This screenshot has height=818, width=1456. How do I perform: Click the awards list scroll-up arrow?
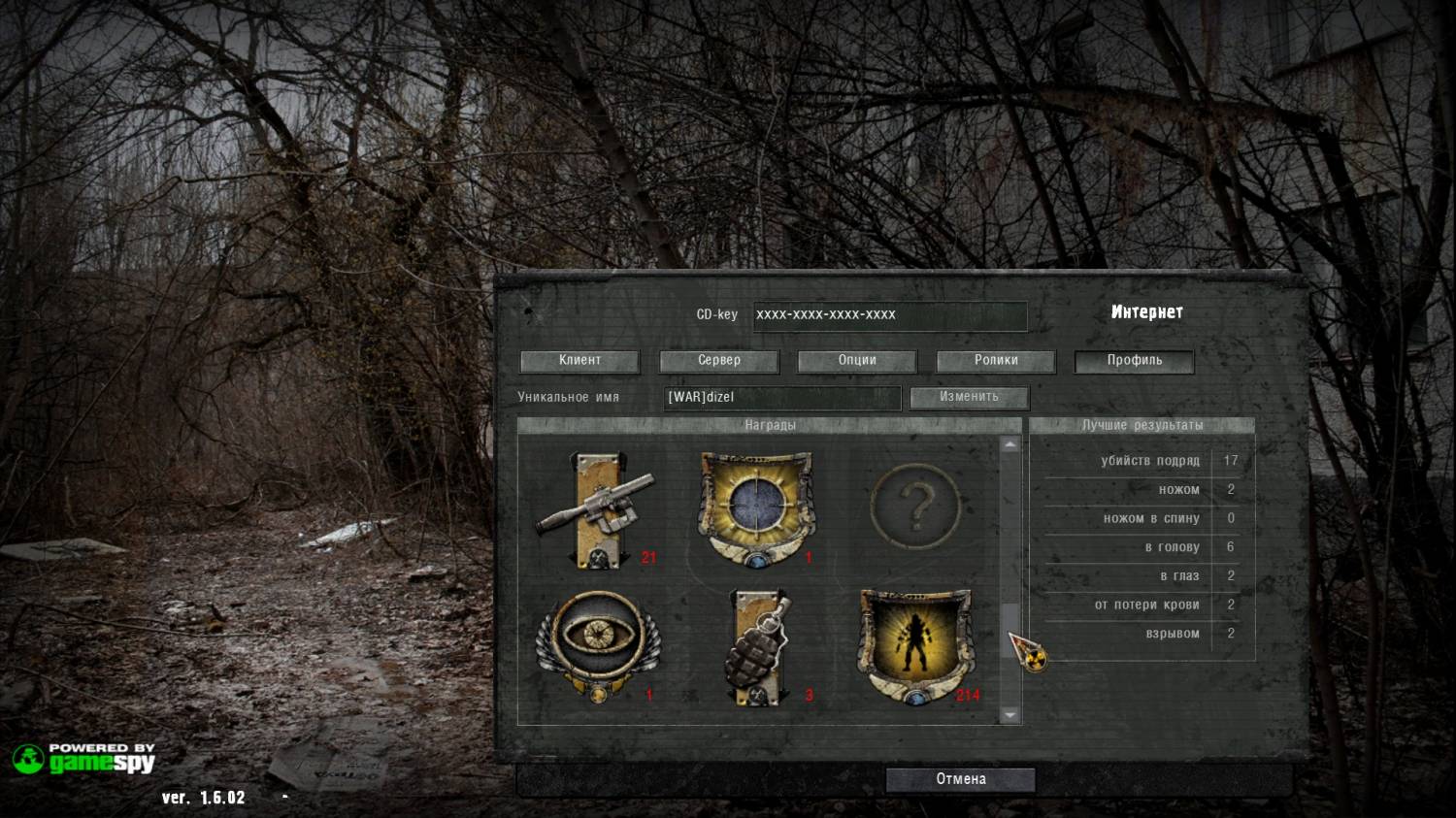pyautogui.click(x=1010, y=444)
